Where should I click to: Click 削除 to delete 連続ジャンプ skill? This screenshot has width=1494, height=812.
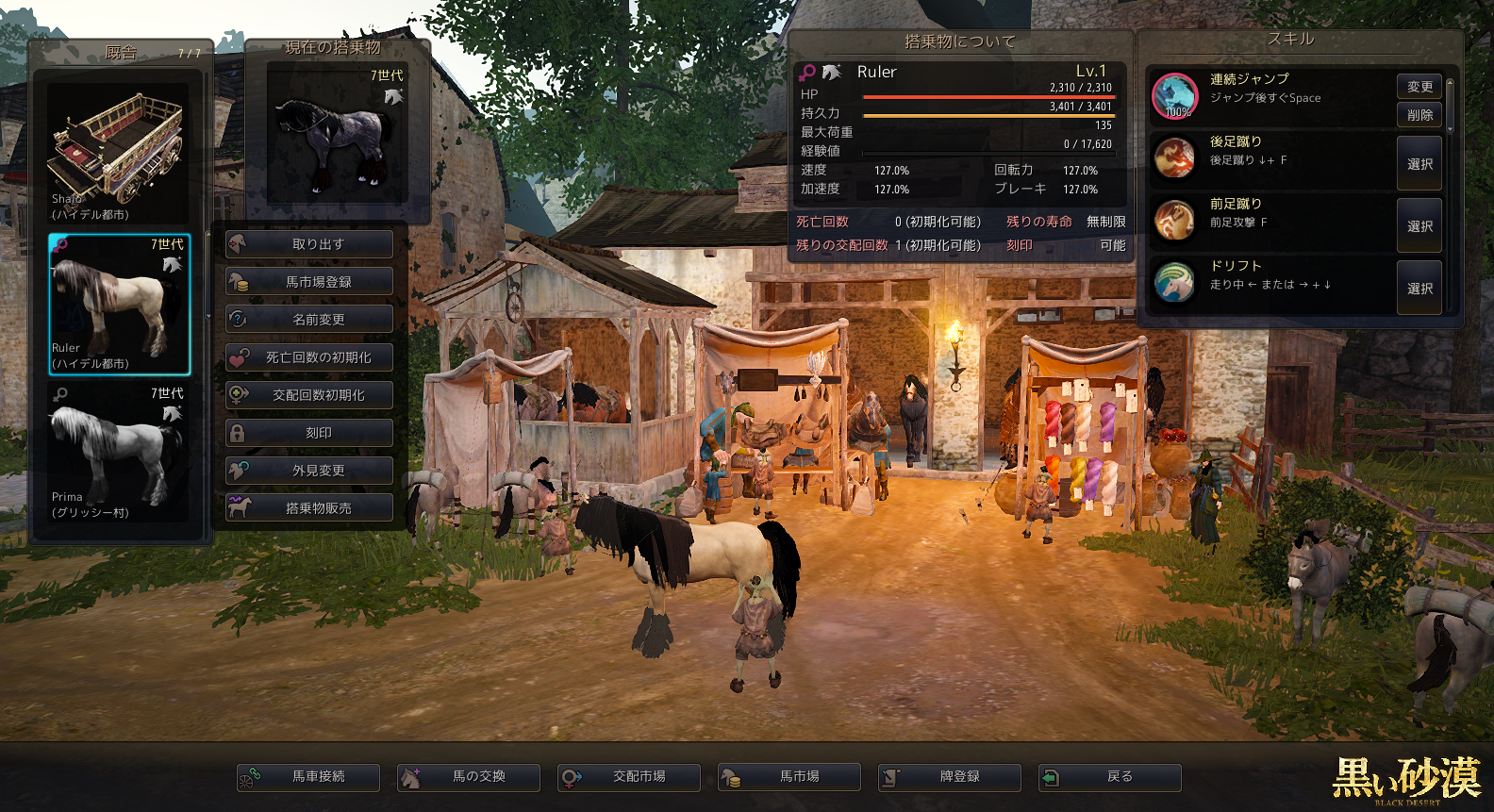click(x=1419, y=115)
